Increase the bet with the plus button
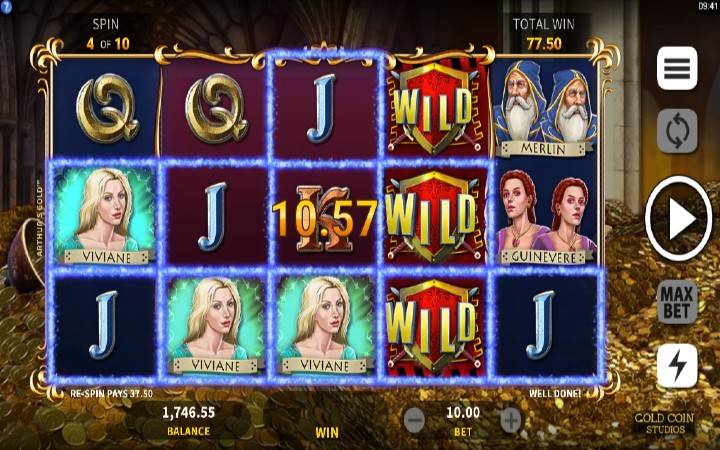Image resolution: width=720 pixels, height=450 pixels. [511, 420]
